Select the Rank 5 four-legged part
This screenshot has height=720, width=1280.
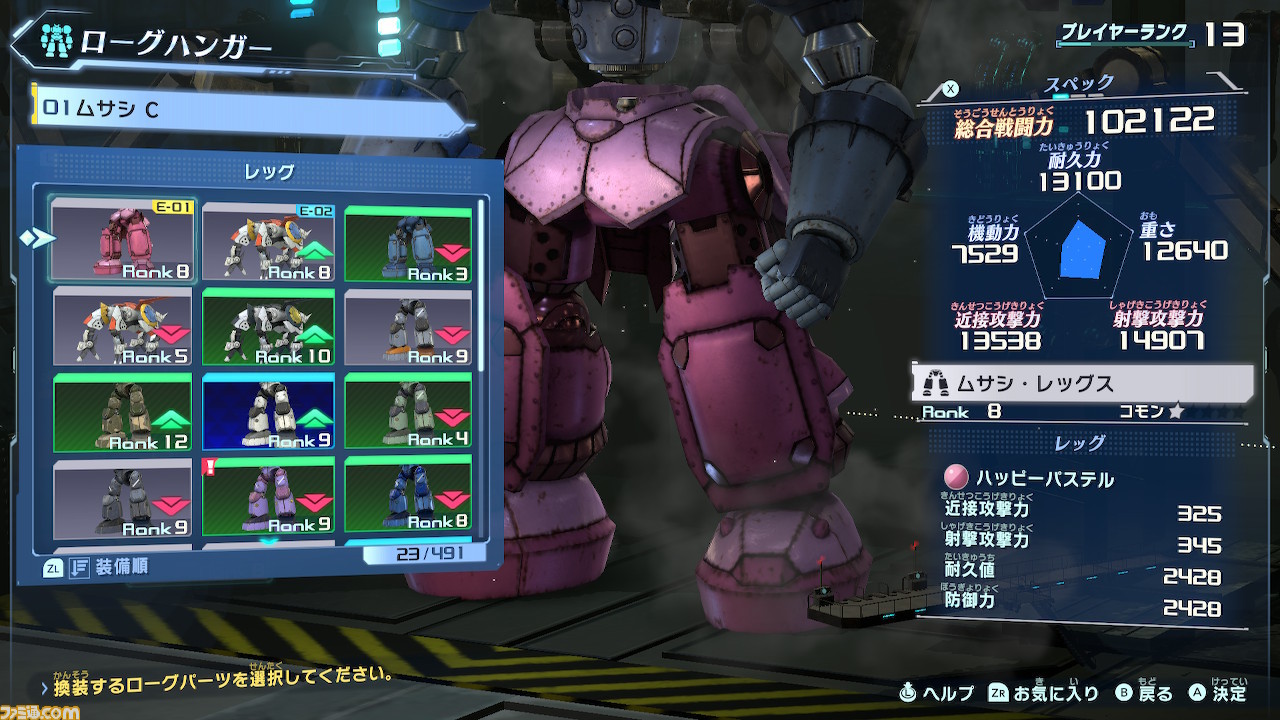point(123,327)
